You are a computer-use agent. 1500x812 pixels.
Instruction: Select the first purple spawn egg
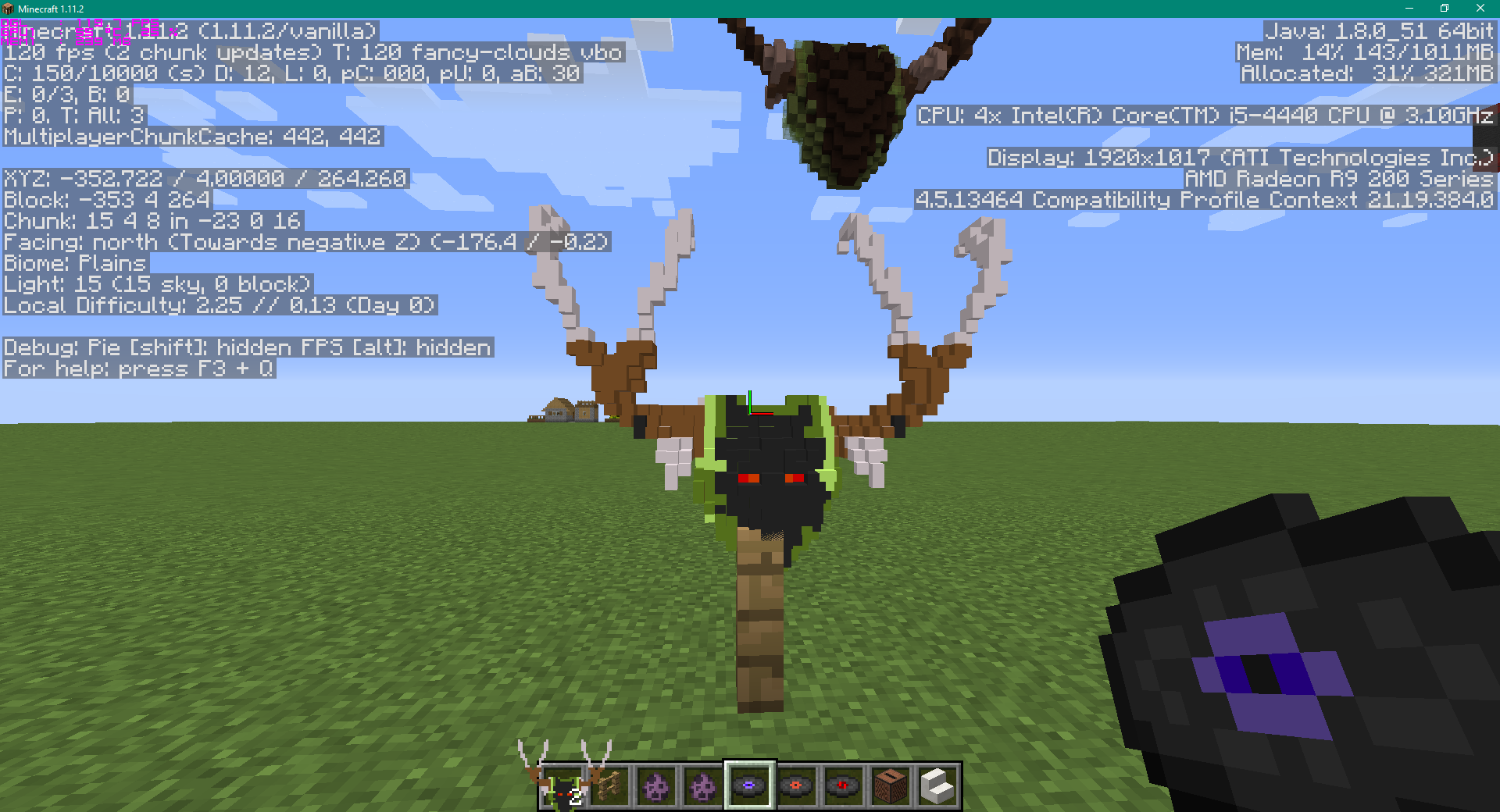tap(658, 785)
